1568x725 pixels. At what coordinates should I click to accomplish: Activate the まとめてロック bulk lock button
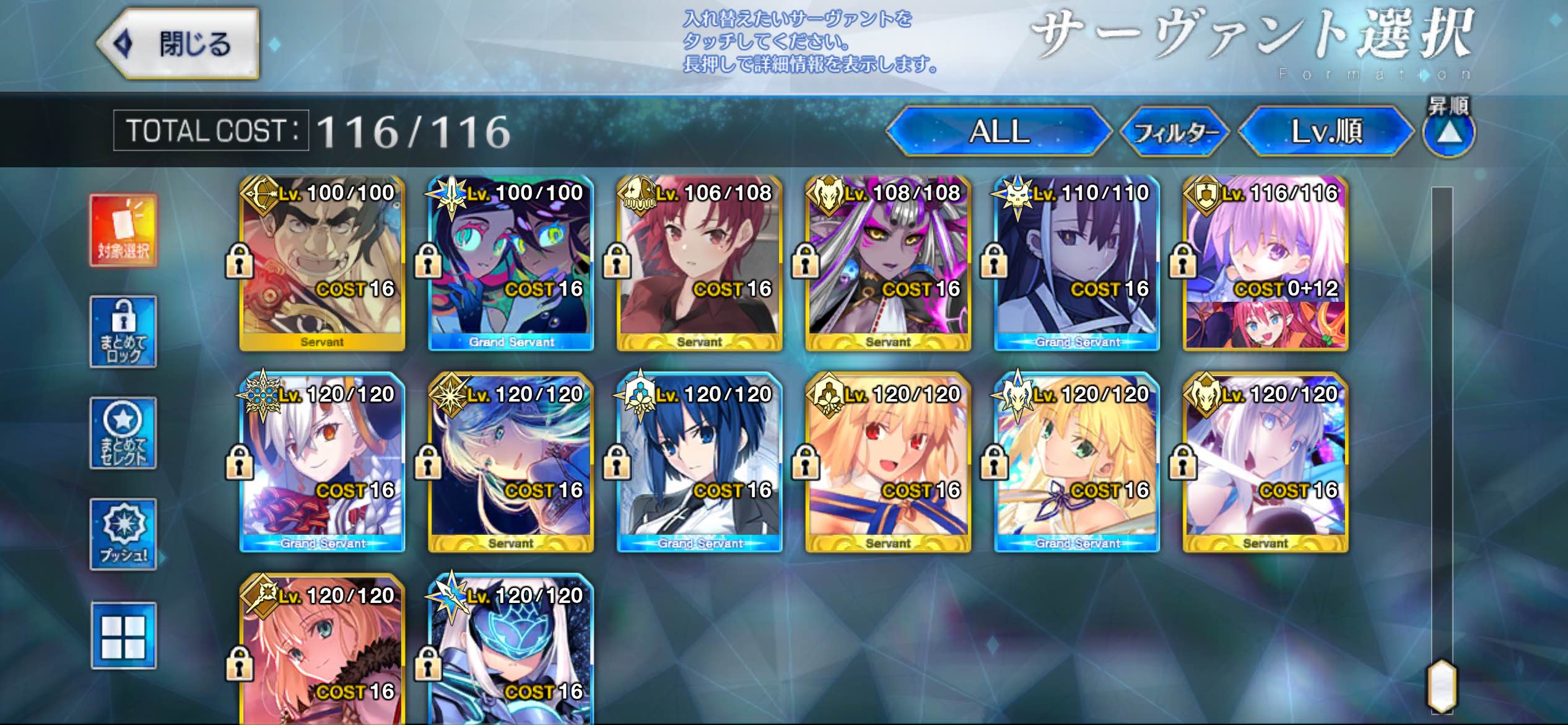pos(123,332)
